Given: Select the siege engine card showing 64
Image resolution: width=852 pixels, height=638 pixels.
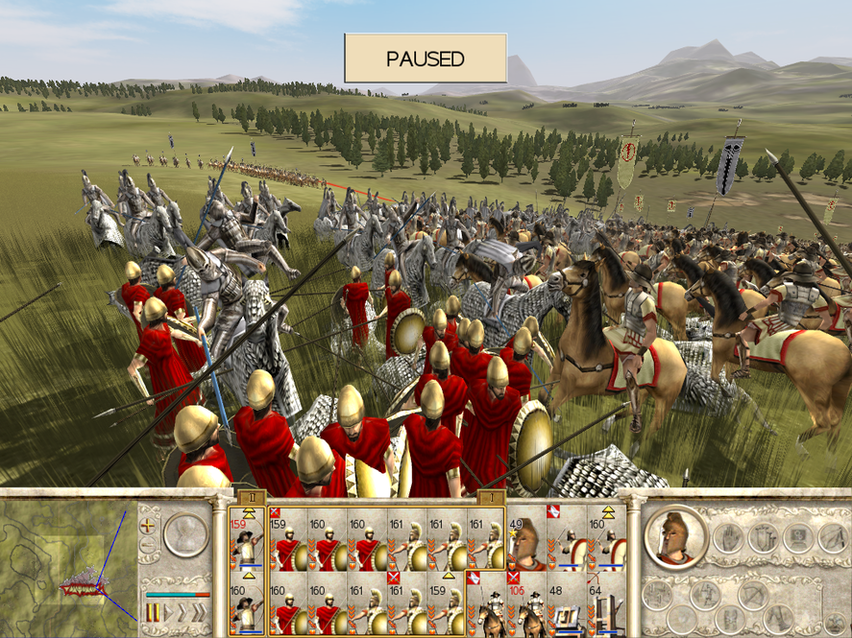Looking at the screenshot, I should (606, 604).
